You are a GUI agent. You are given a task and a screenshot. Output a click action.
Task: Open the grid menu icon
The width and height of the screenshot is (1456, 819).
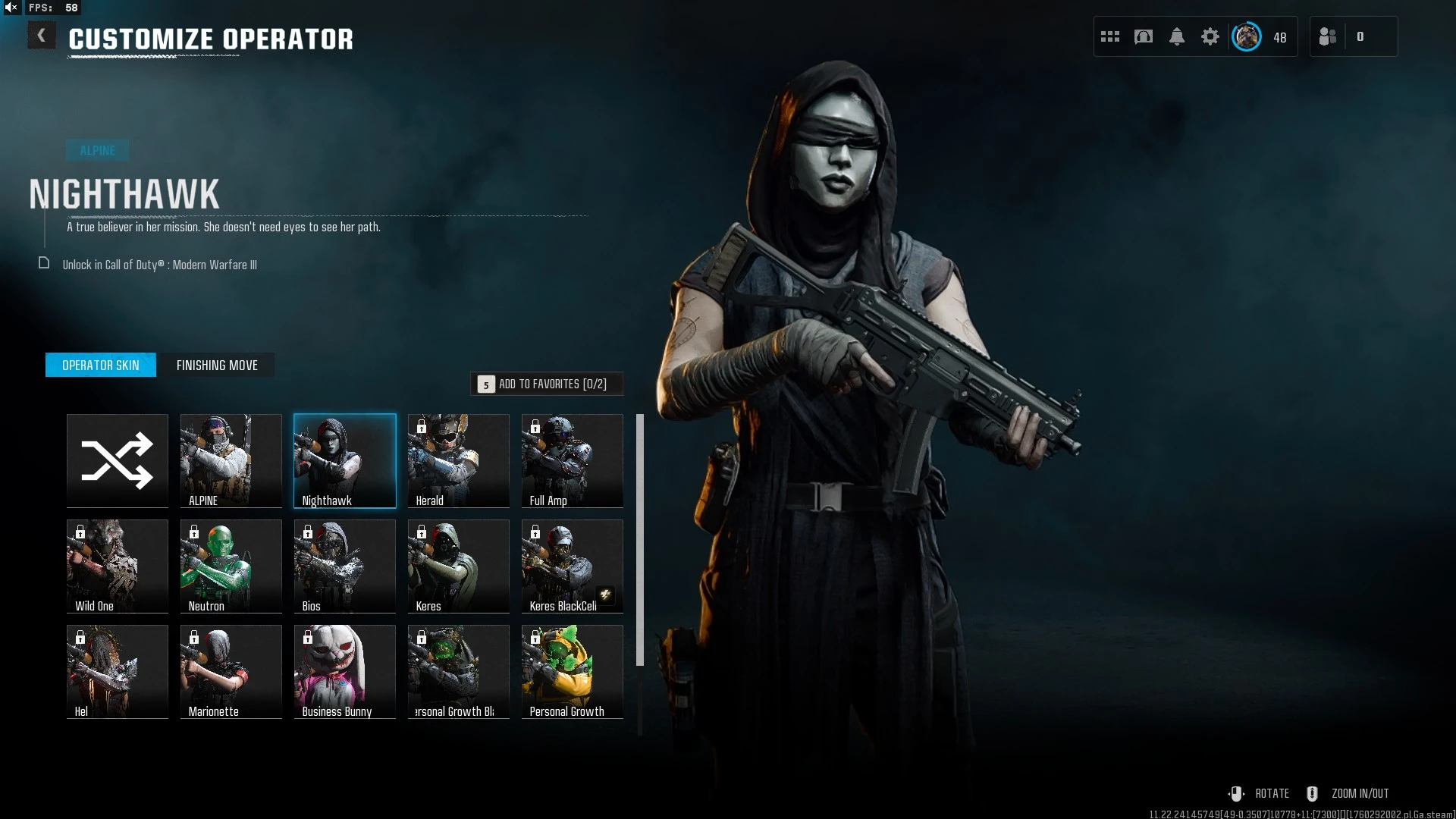point(1110,36)
